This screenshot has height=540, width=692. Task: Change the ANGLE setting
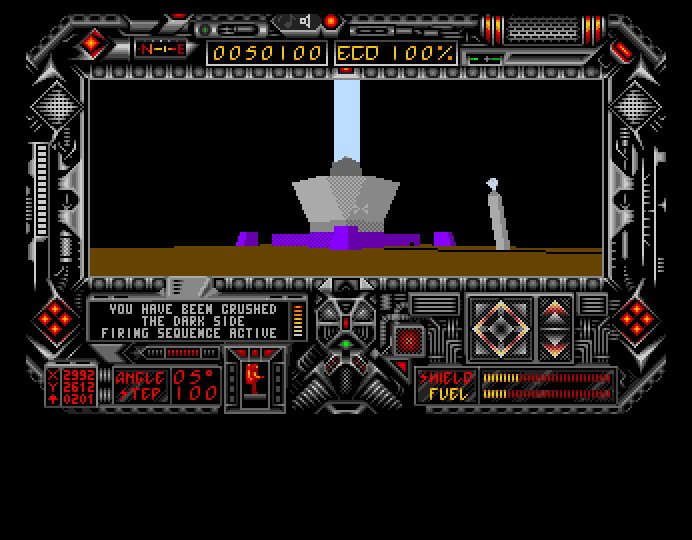tap(196, 376)
